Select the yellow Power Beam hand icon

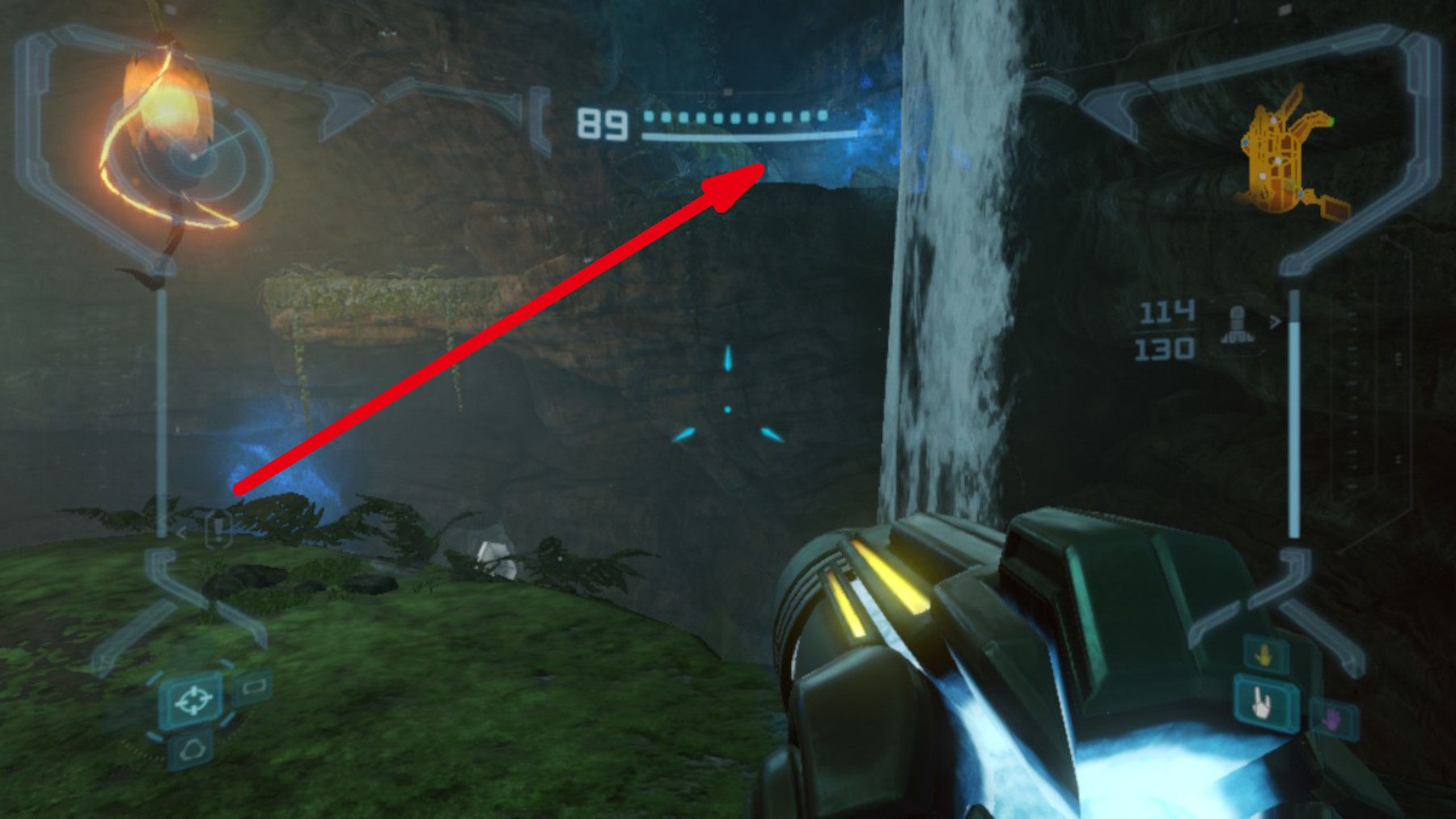click(1263, 655)
